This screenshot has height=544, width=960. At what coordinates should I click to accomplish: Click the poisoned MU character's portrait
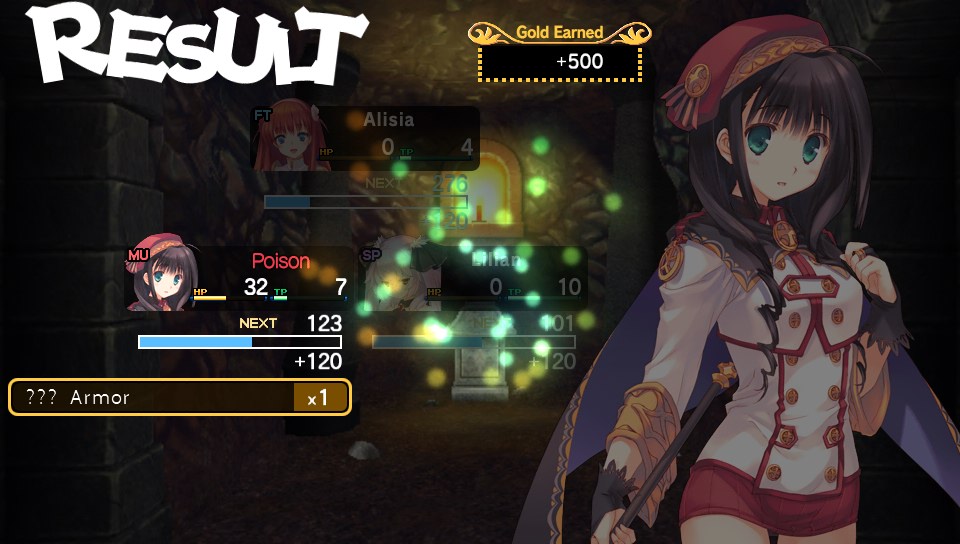[x=160, y=277]
